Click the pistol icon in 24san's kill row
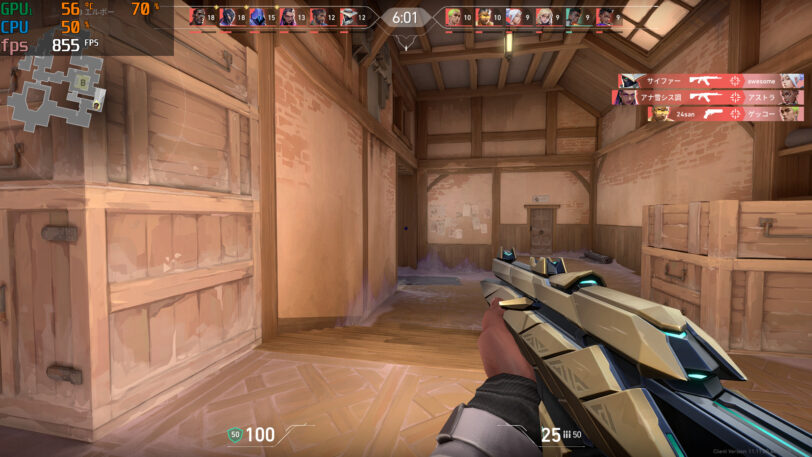 pyautogui.click(x=716, y=114)
